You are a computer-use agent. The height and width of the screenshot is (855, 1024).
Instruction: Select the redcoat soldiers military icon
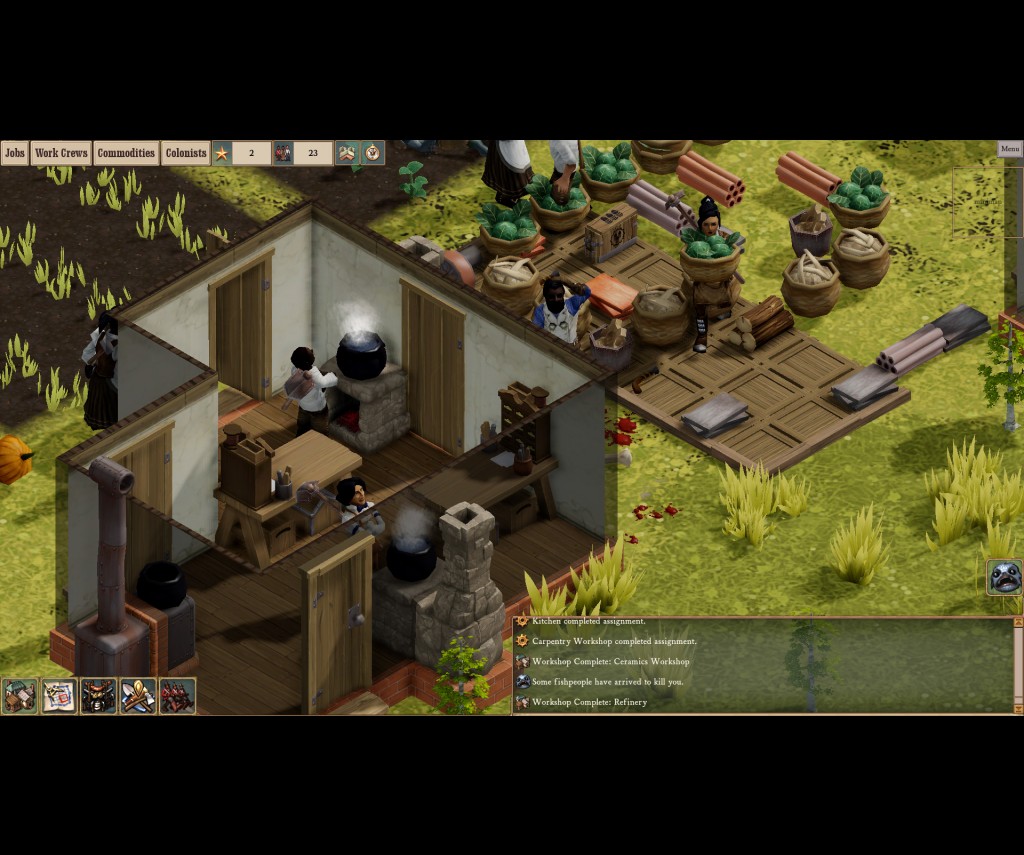177,696
